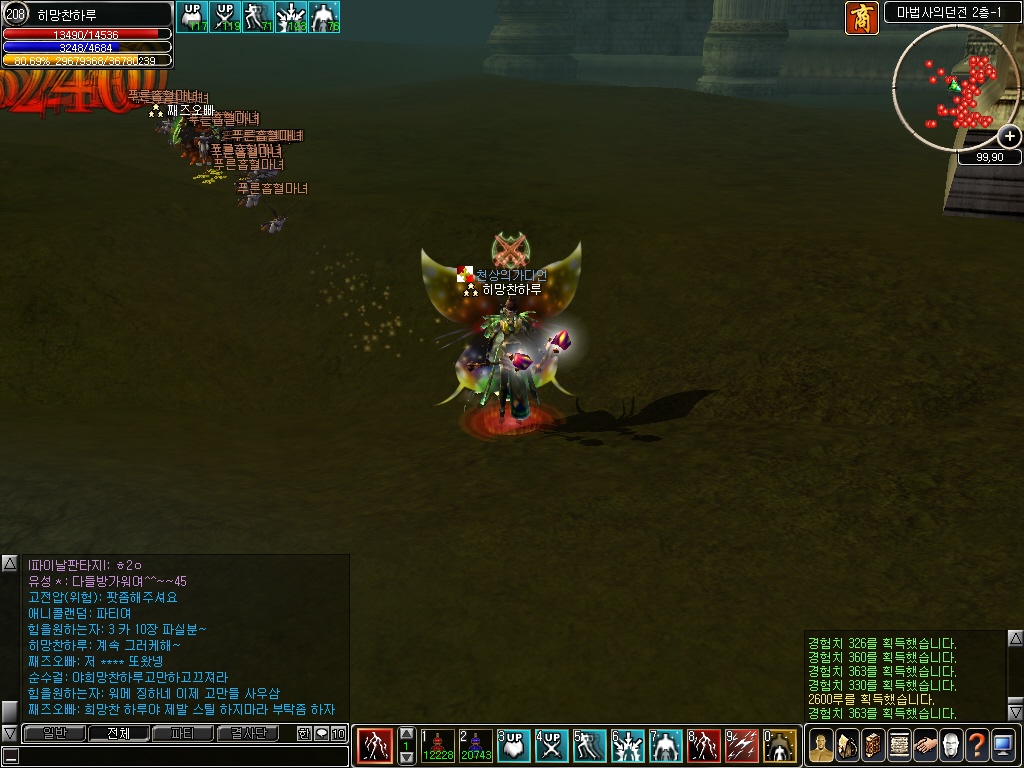
Task: Activate the slot 9 lightning skill
Action: click(741, 746)
